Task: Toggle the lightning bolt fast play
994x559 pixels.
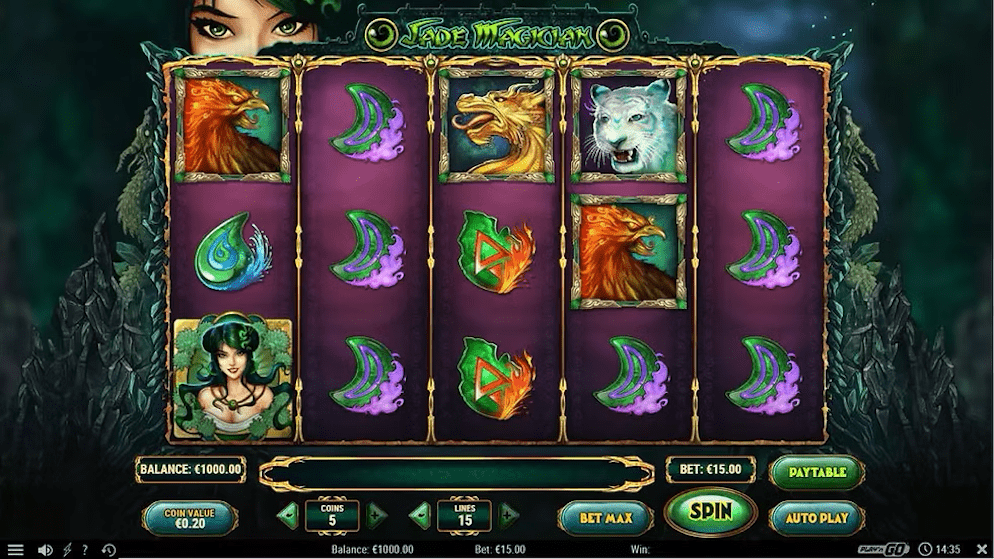Action: tap(68, 550)
